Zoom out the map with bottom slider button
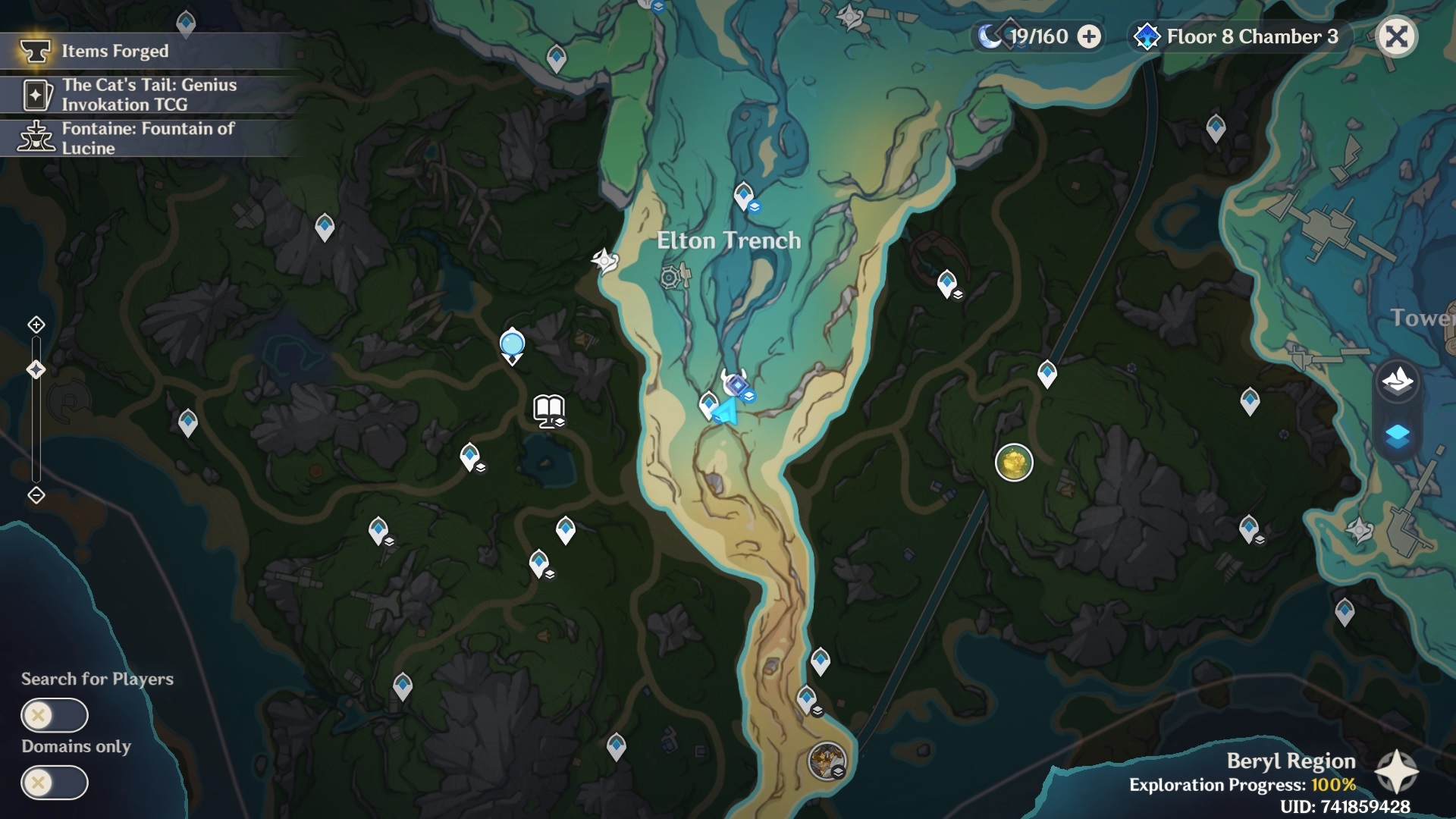This screenshot has width=1456, height=819. point(36,495)
